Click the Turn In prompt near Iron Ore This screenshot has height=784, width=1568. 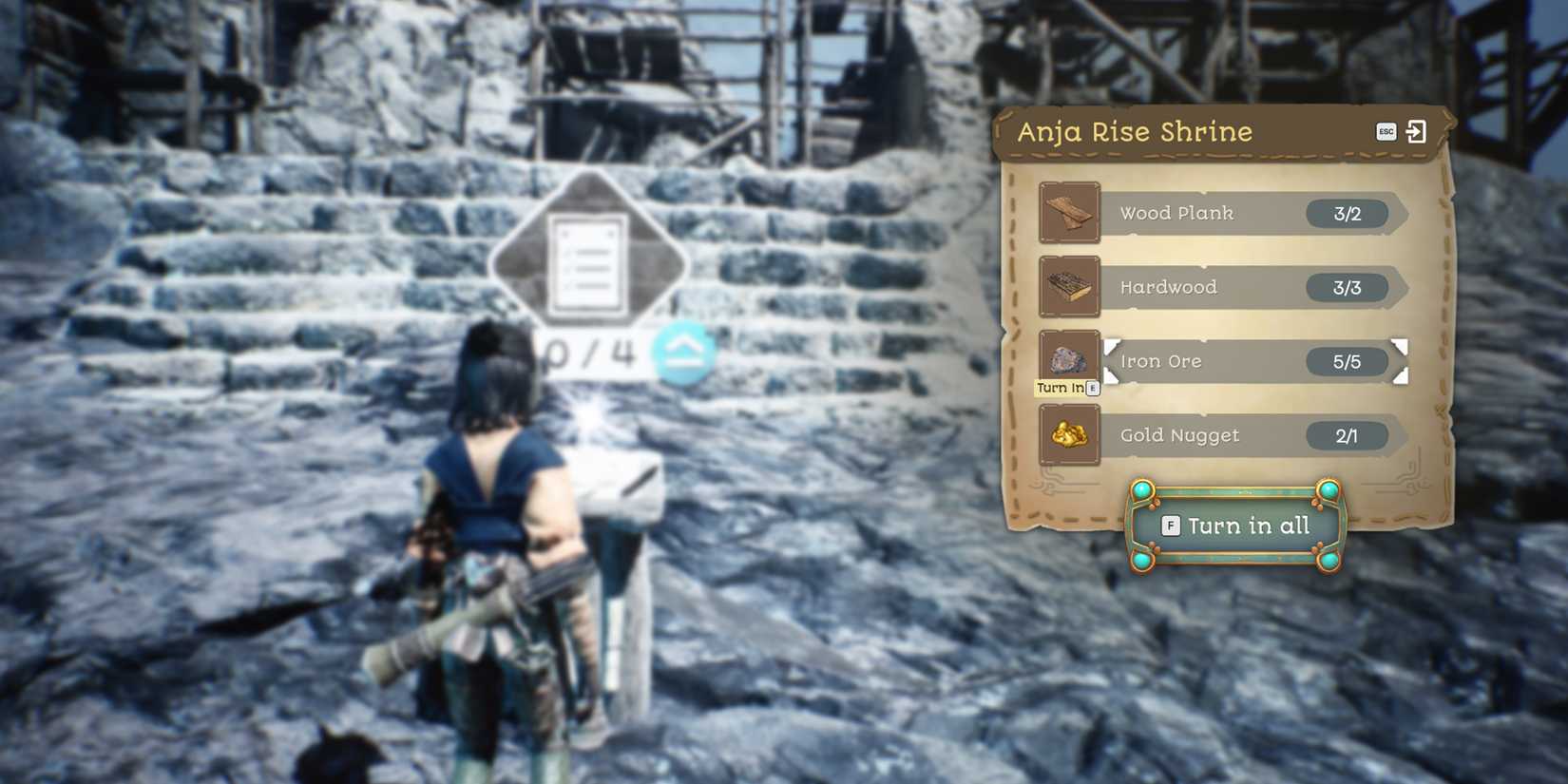click(x=1060, y=387)
